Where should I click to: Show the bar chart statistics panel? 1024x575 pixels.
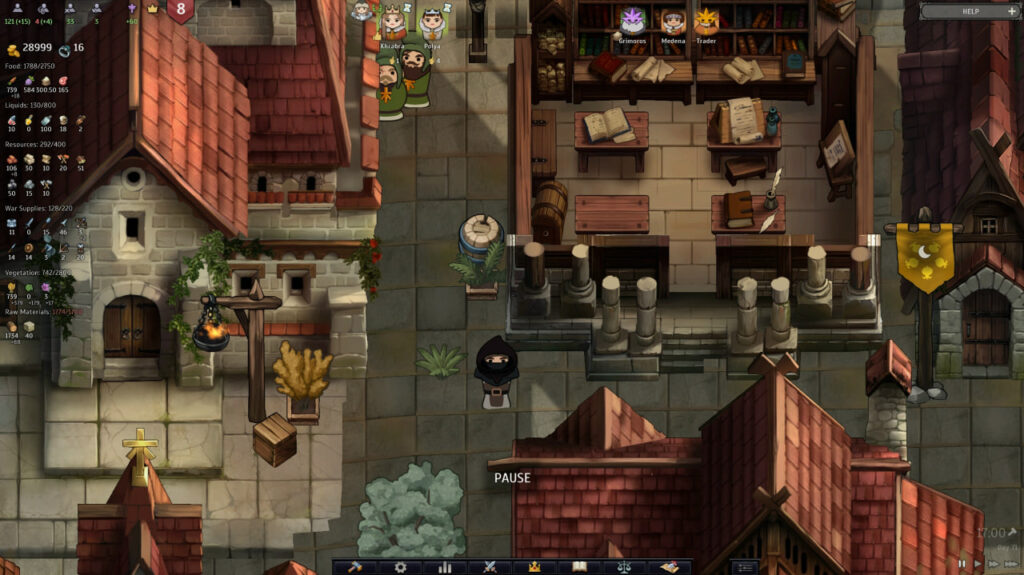tap(445, 567)
